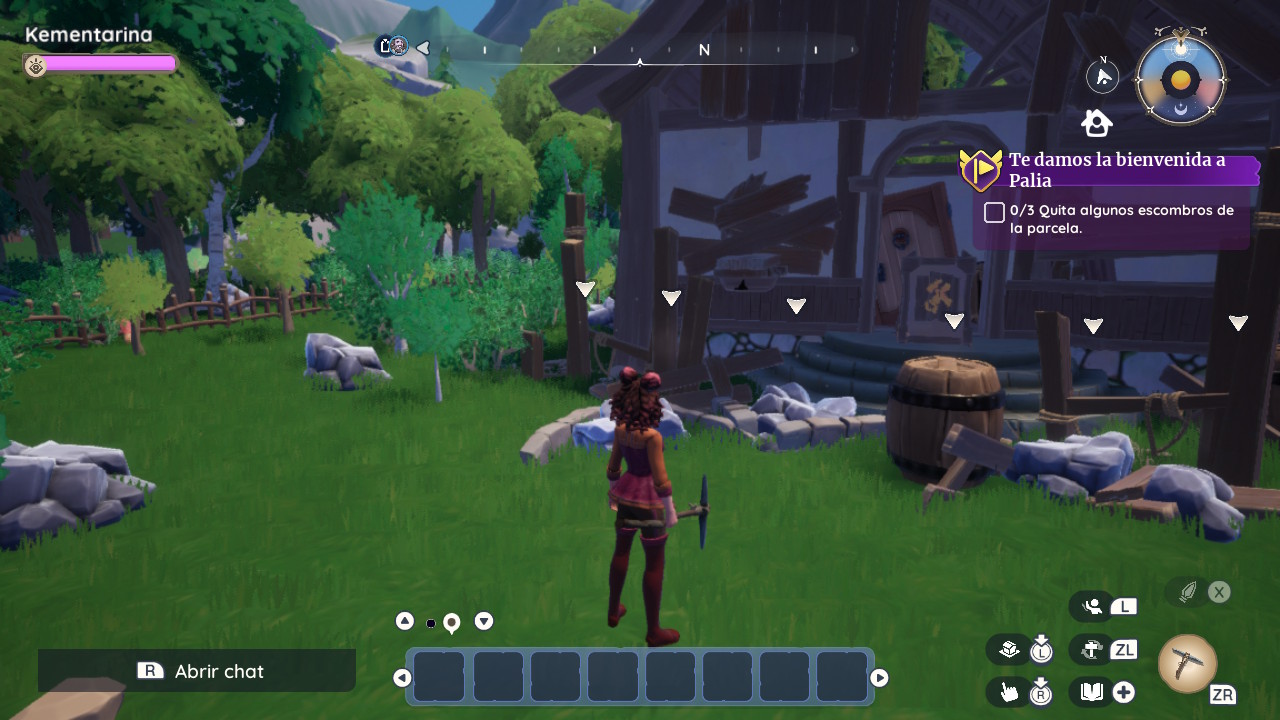This screenshot has height=720, width=1280.
Task: Open the journal book icon
Action: point(1091,691)
